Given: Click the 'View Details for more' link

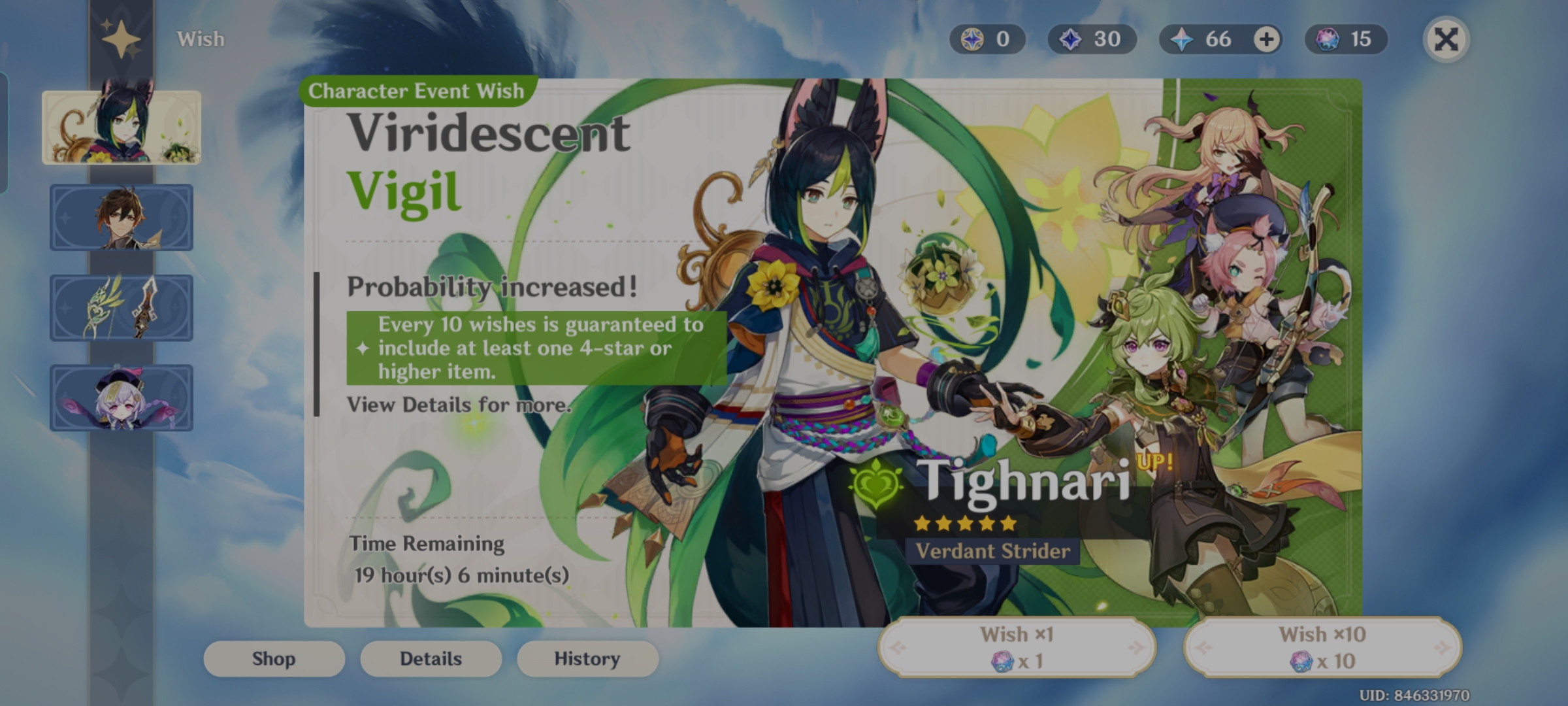Looking at the screenshot, I should point(459,404).
